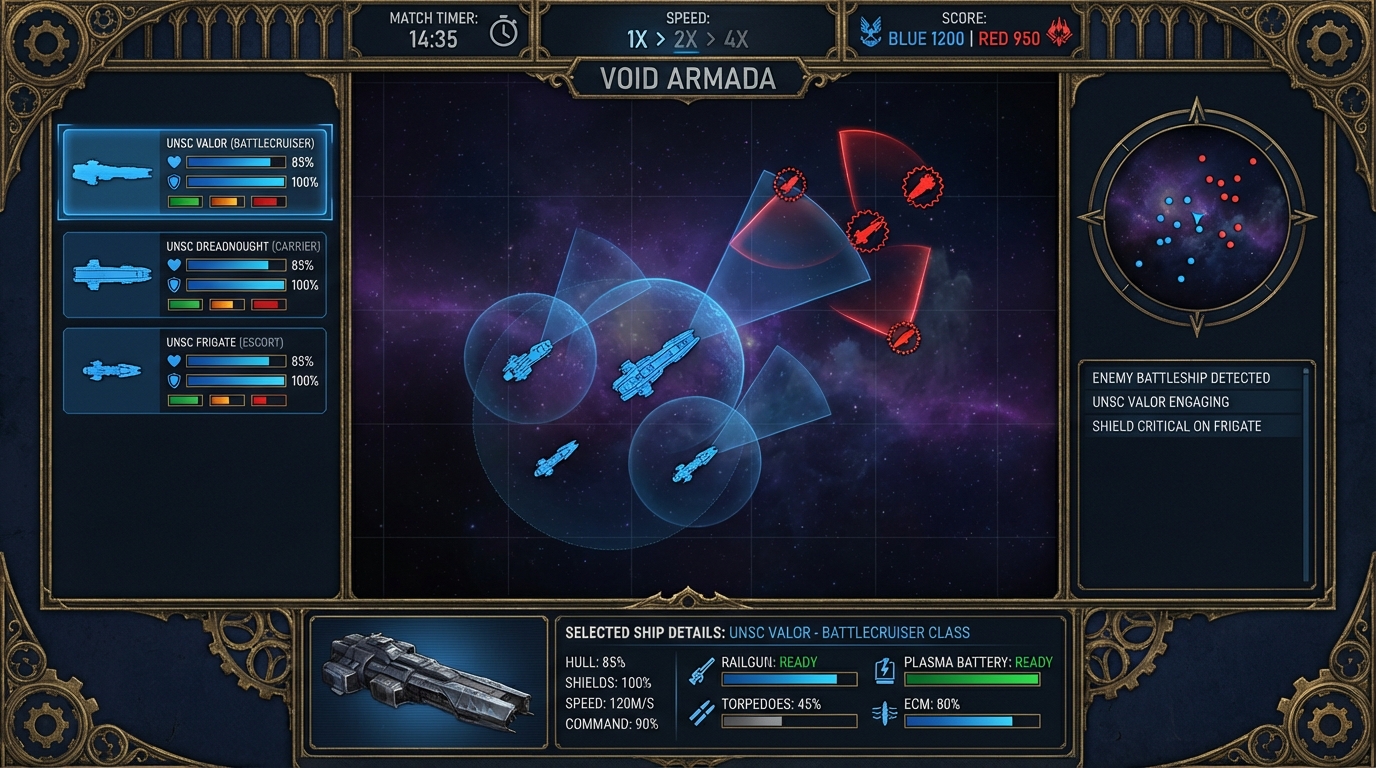This screenshot has height=768, width=1376.
Task: Click the stopwatch icon beside Match Timer
Action: tap(504, 30)
